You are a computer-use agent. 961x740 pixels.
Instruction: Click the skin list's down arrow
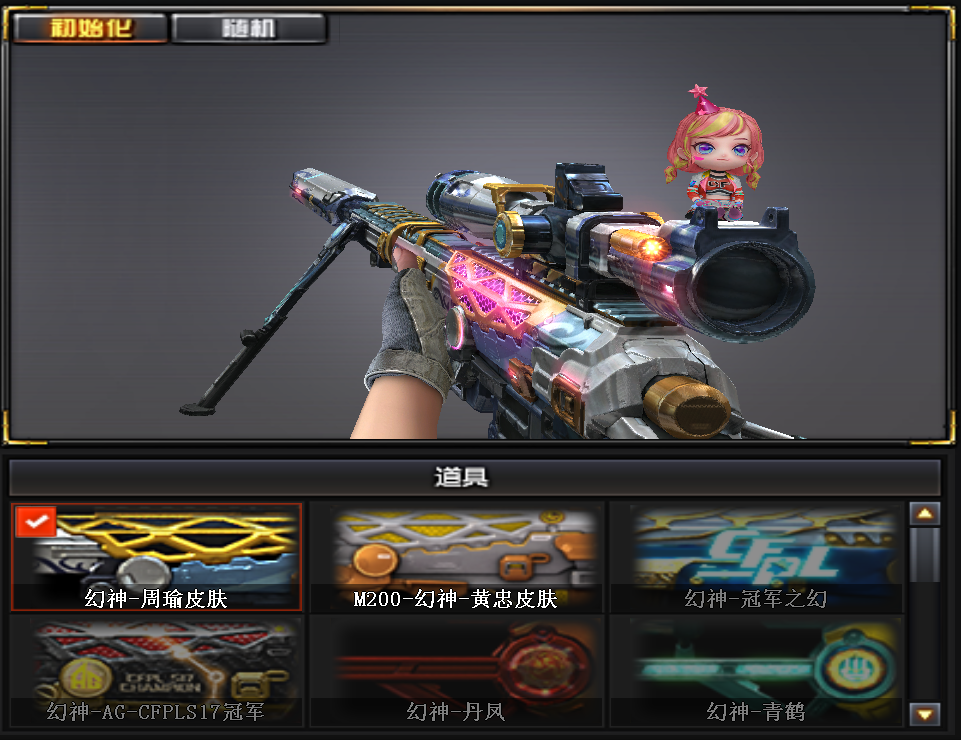click(x=925, y=713)
